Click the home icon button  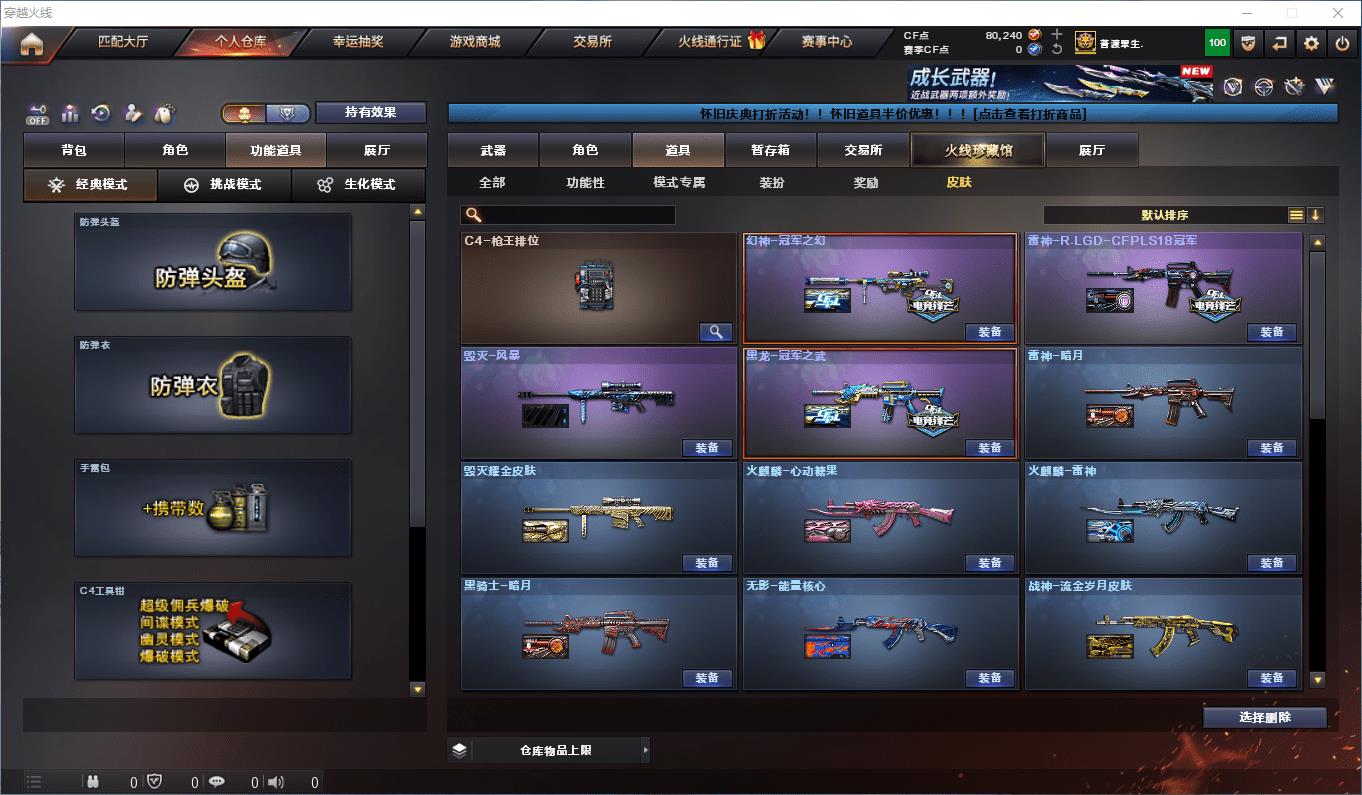(x=32, y=43)
